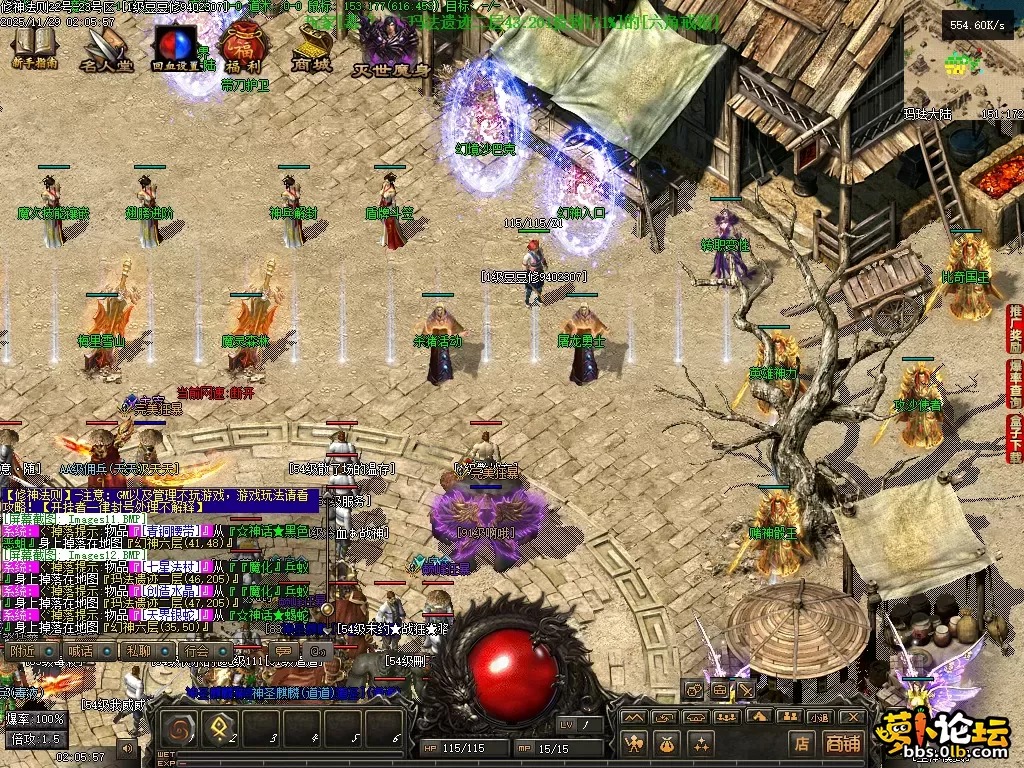The height and width of the screenshot is (768, 1024).
Task: Open the character equipment warrior icon
Action: [634, 743]
